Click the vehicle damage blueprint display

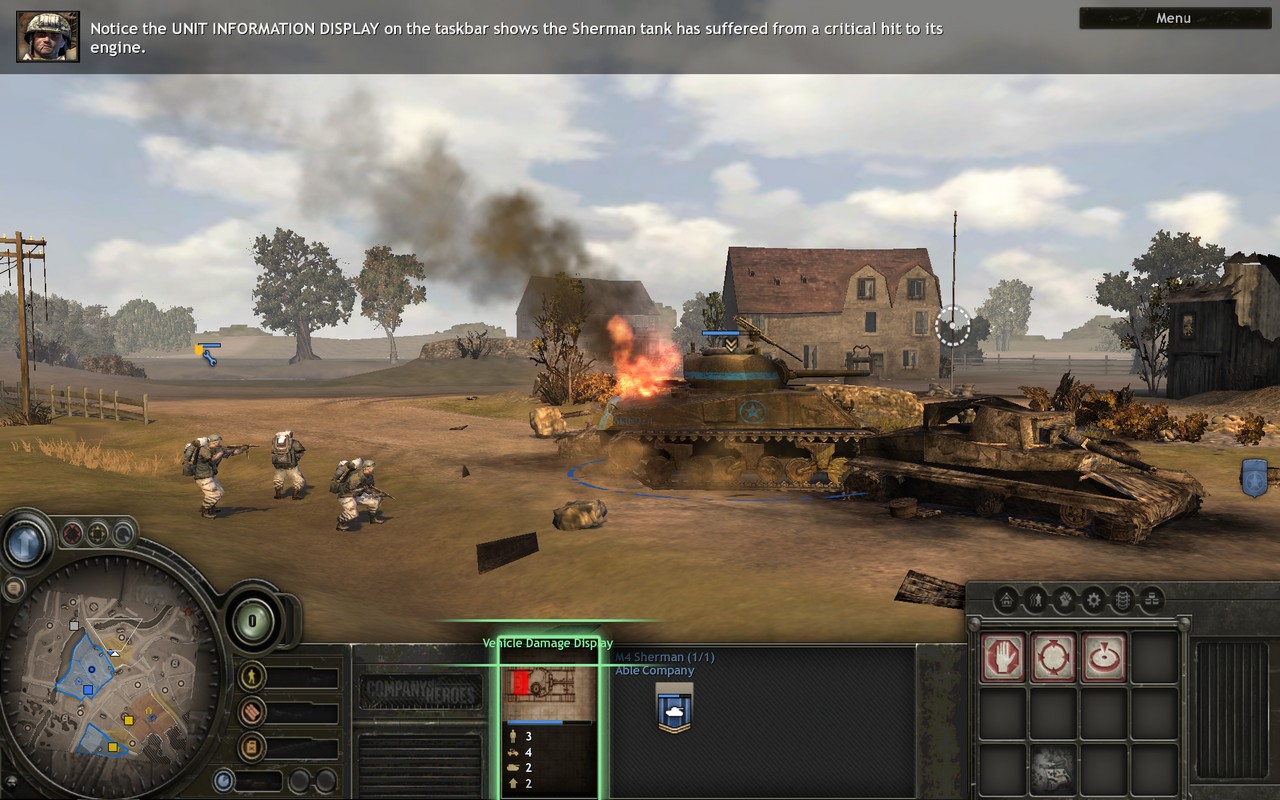pos(549,694)
